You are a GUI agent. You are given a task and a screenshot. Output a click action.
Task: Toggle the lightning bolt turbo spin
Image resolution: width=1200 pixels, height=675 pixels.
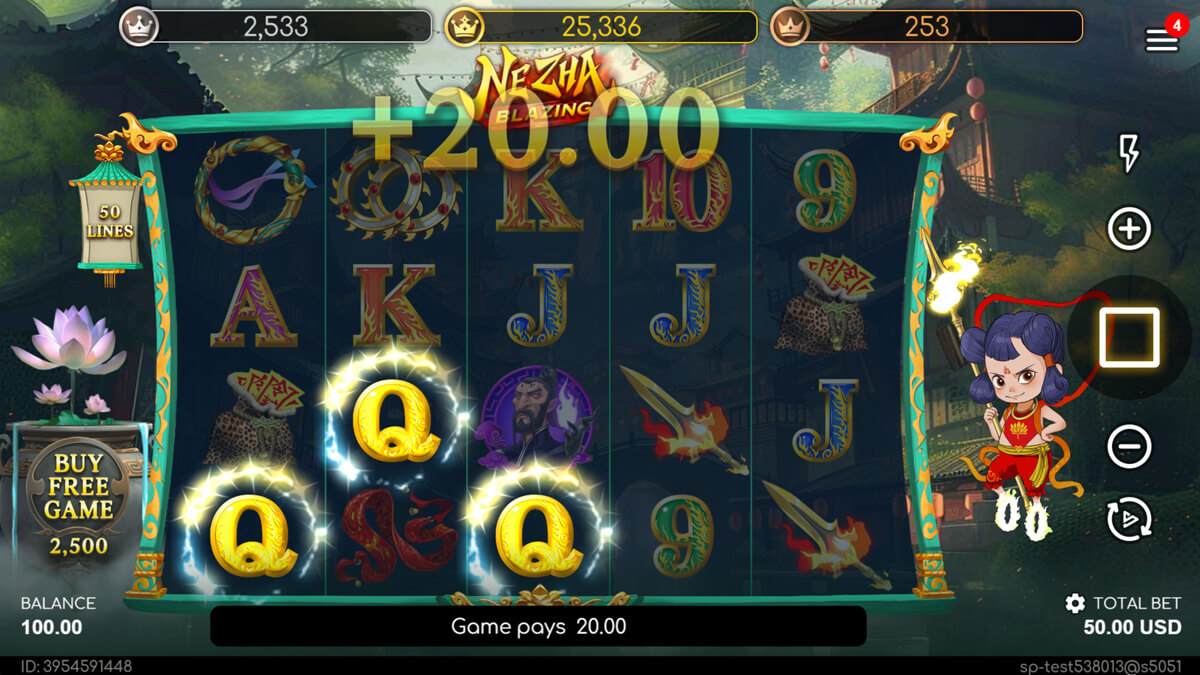point(1129,153)
